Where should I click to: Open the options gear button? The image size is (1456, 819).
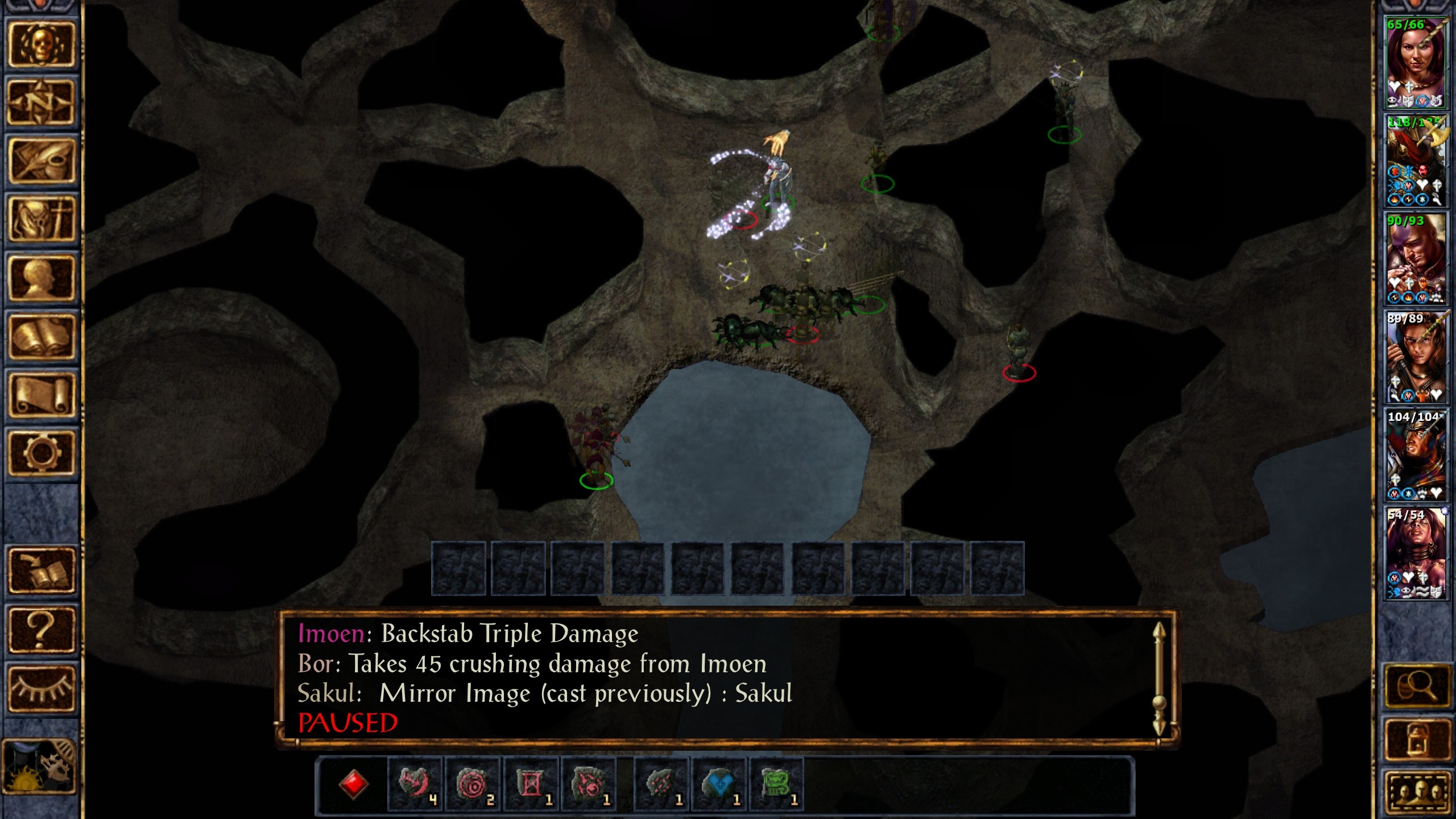(x=41, y=453)
